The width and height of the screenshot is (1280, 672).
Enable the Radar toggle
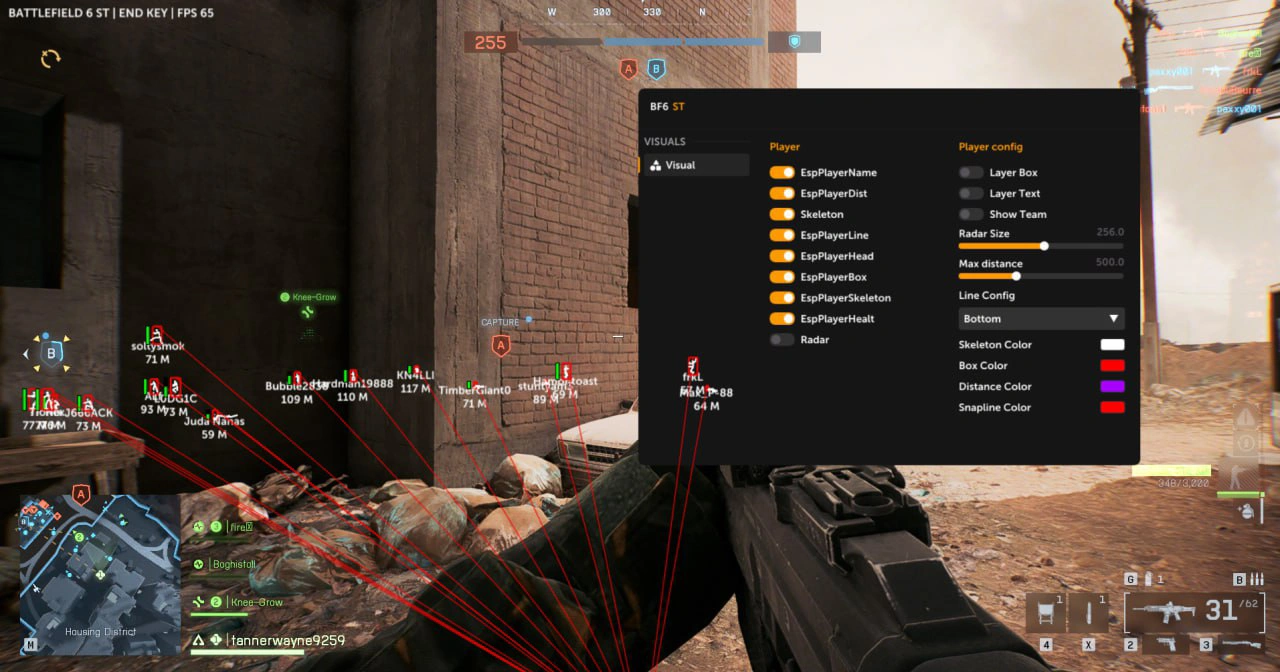[782, 340]
